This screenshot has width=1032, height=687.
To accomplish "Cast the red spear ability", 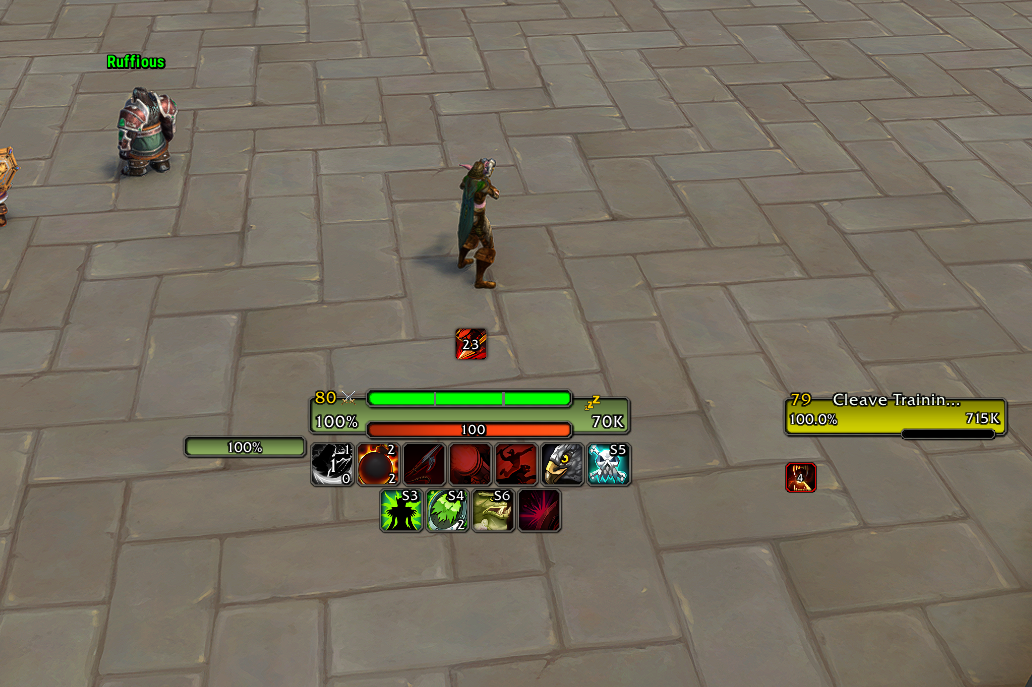I will 424,465.
